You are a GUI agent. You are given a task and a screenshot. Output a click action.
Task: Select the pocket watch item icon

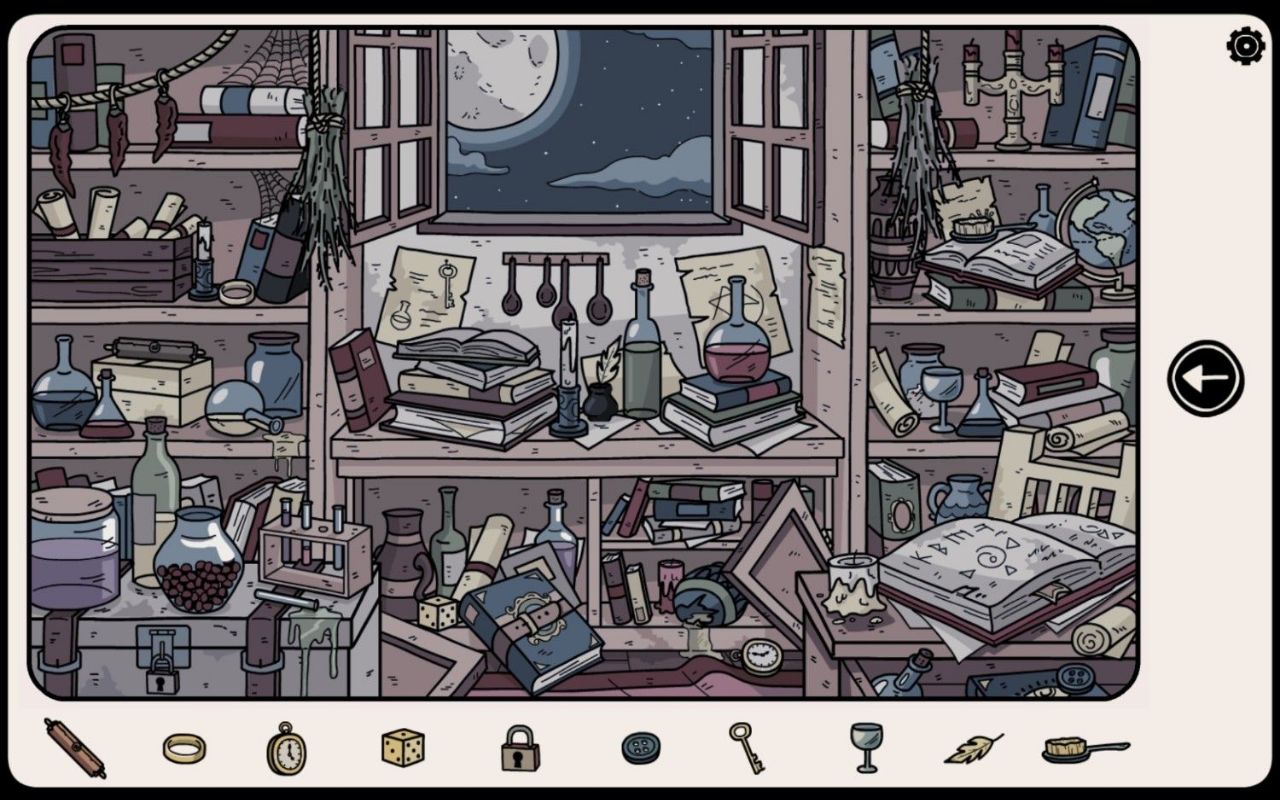pyautogui.click(x=286, y=748)
